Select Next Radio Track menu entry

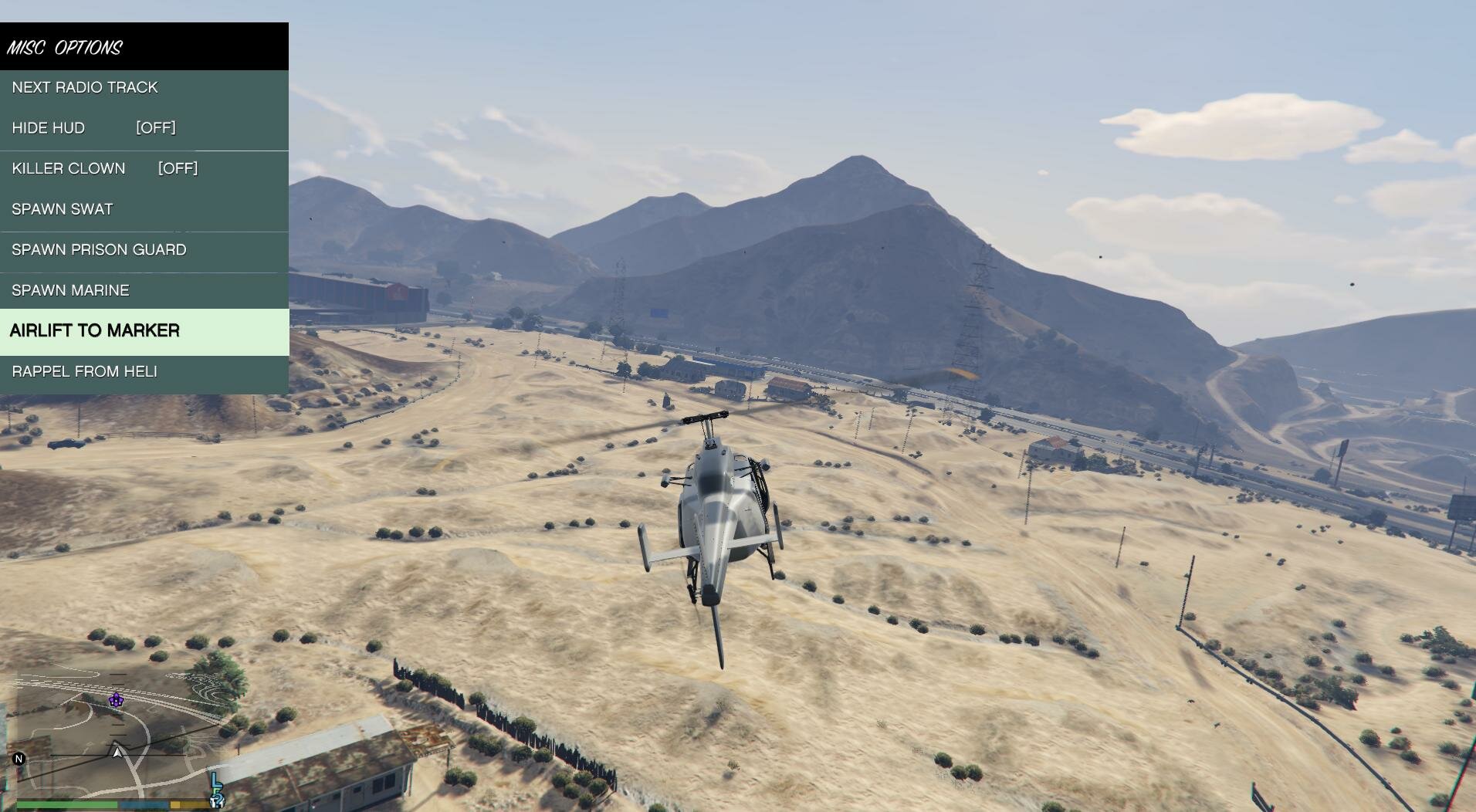click(x=85, y=88)
